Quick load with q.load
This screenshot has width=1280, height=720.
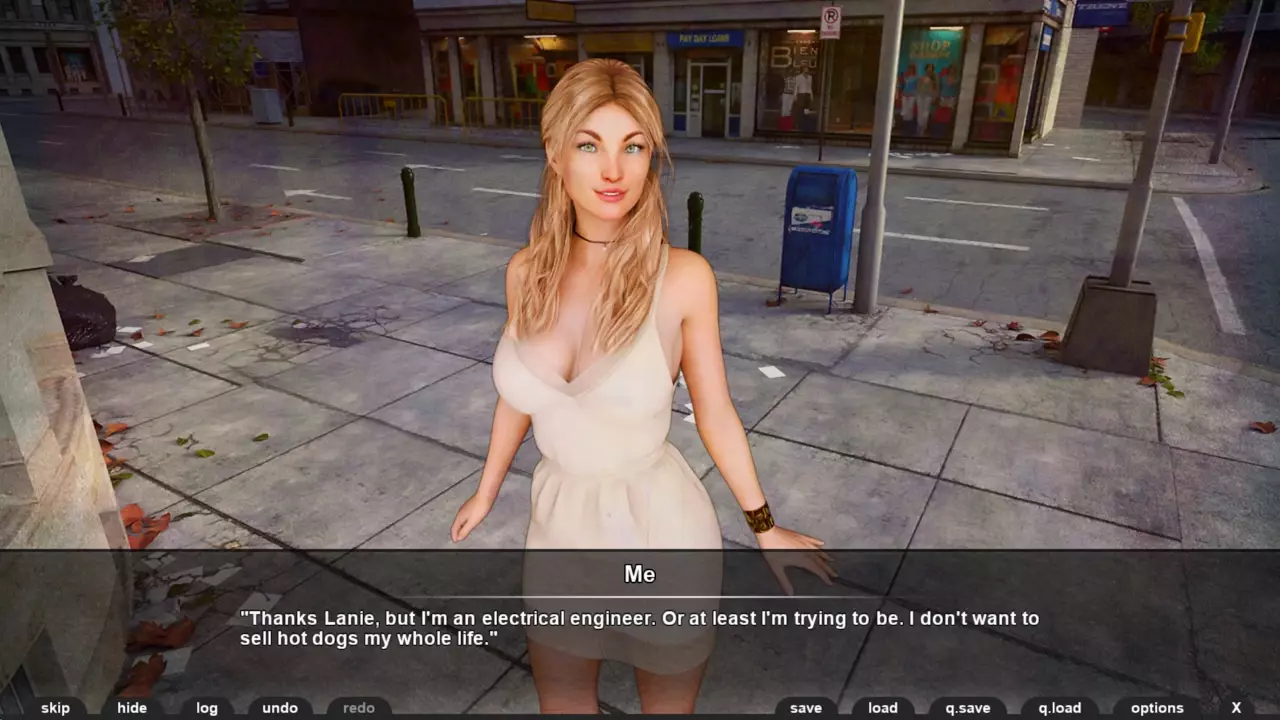point(1060,708)
